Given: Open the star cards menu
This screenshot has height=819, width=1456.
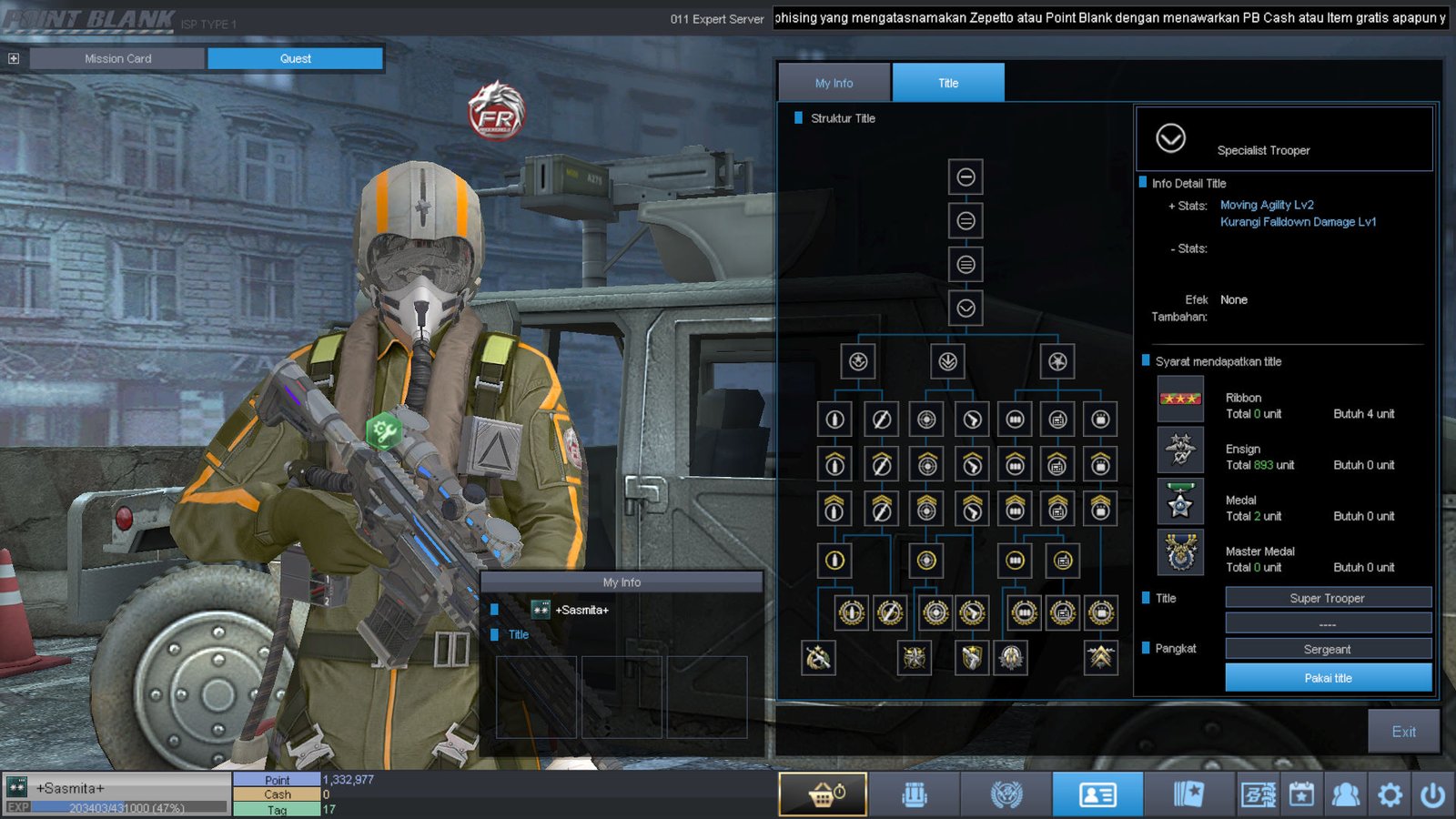Looking at the screenshot, I should (1188, 794).
